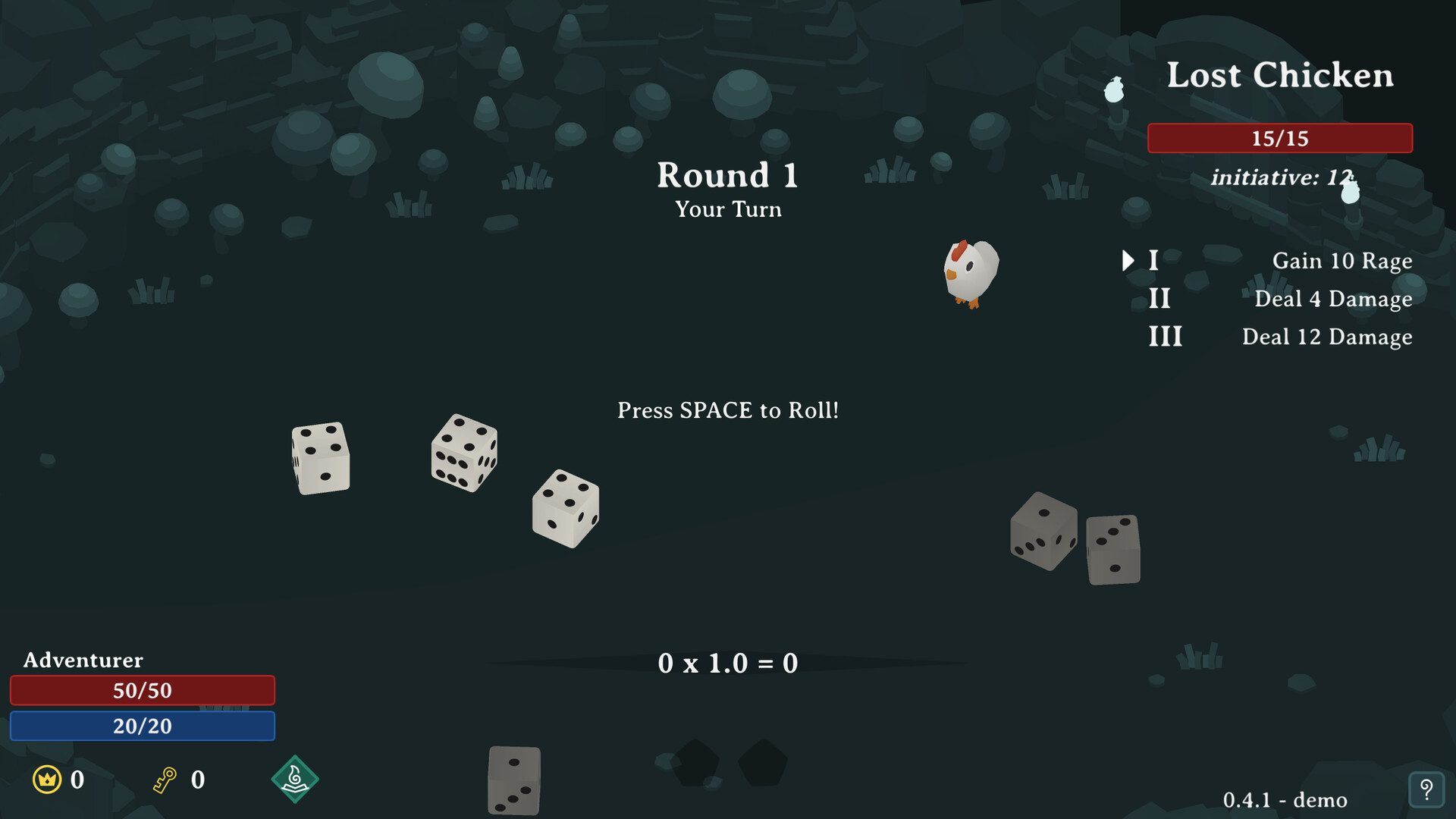The image size is (1456, 819).
Task: Toggle lock on the leftmost die
Action: [x=321, y=457]
